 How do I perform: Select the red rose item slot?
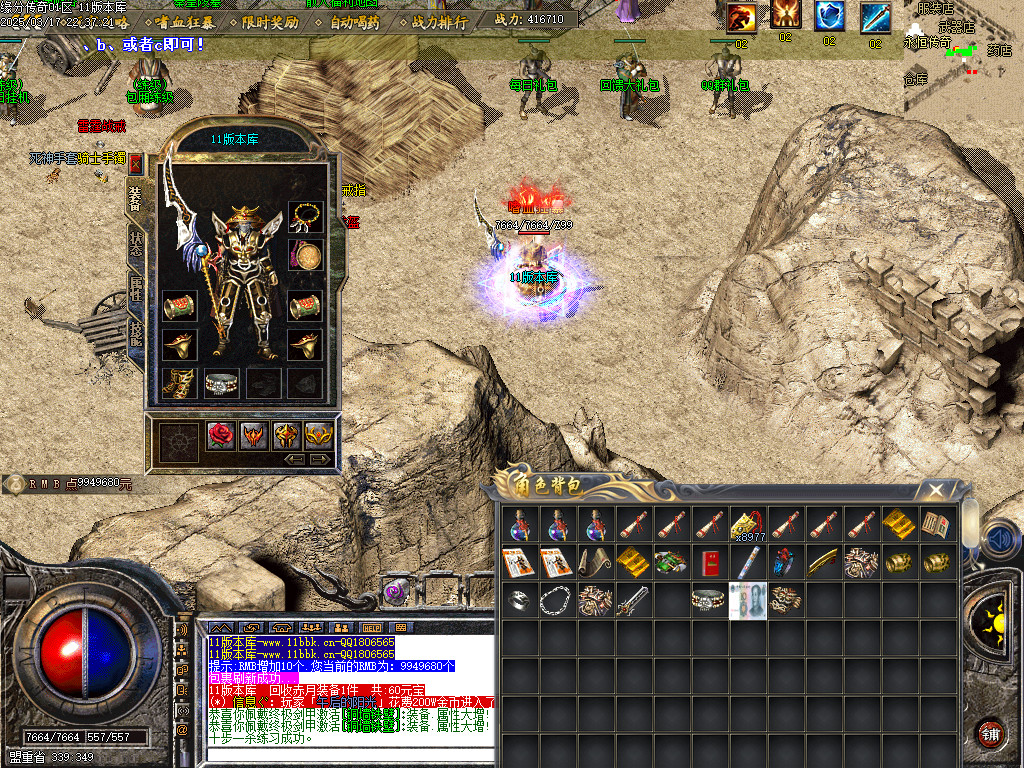[221, 435]
